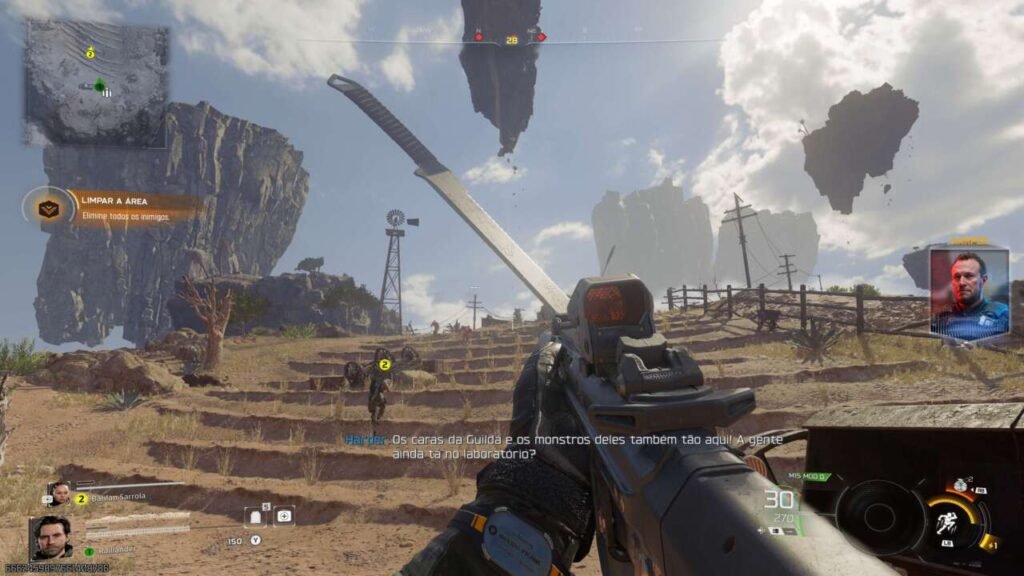Select the weapon name tag above ammo
The height and width of the screenshot is (576, 1024).
pos(809,476)
